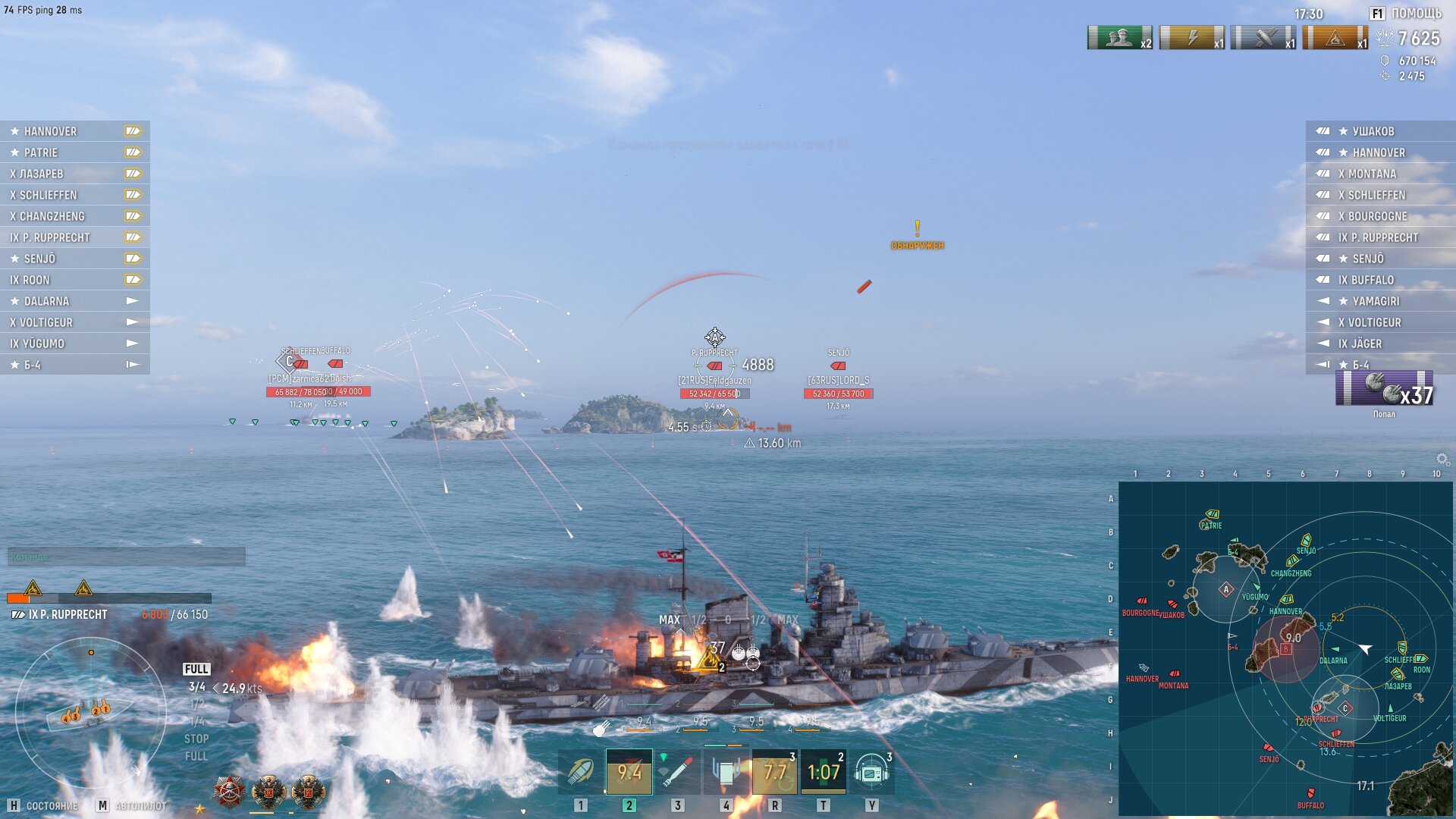Click the green commanders ribbon

(x=1119, y=38)
